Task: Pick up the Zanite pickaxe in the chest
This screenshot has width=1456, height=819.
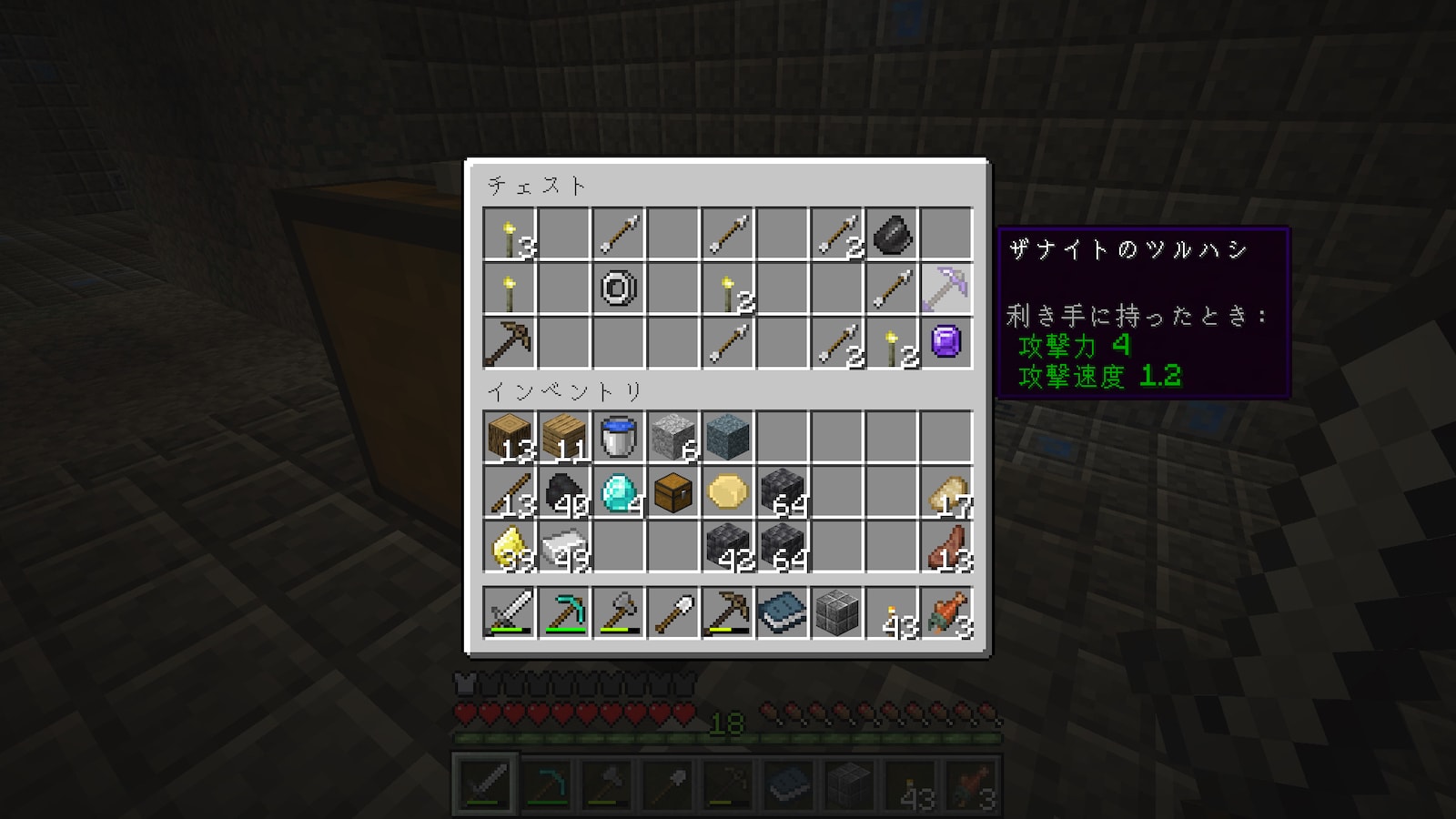Action: (x=945, y=289)
